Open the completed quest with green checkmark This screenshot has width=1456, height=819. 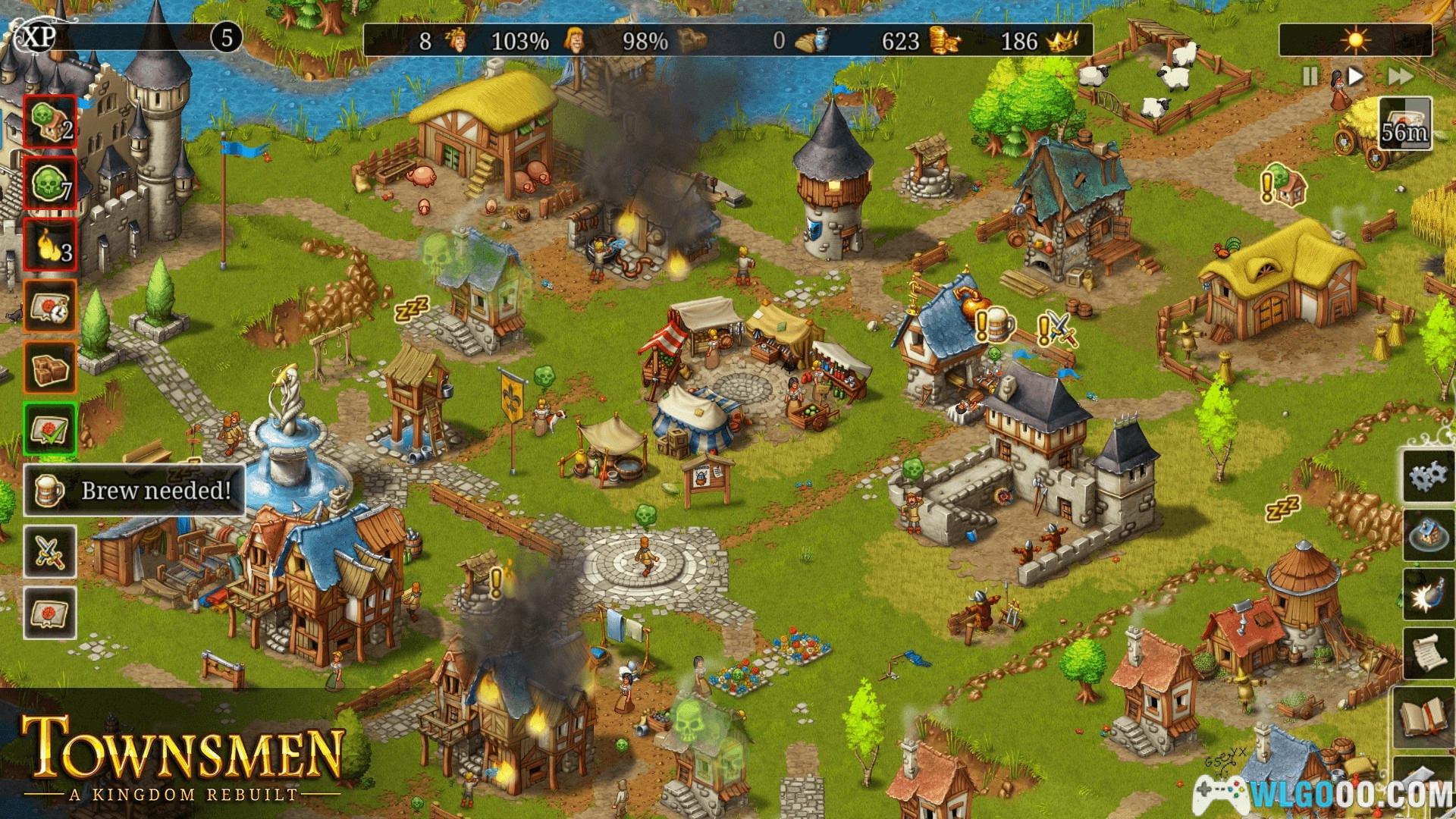tap(50, 429)
